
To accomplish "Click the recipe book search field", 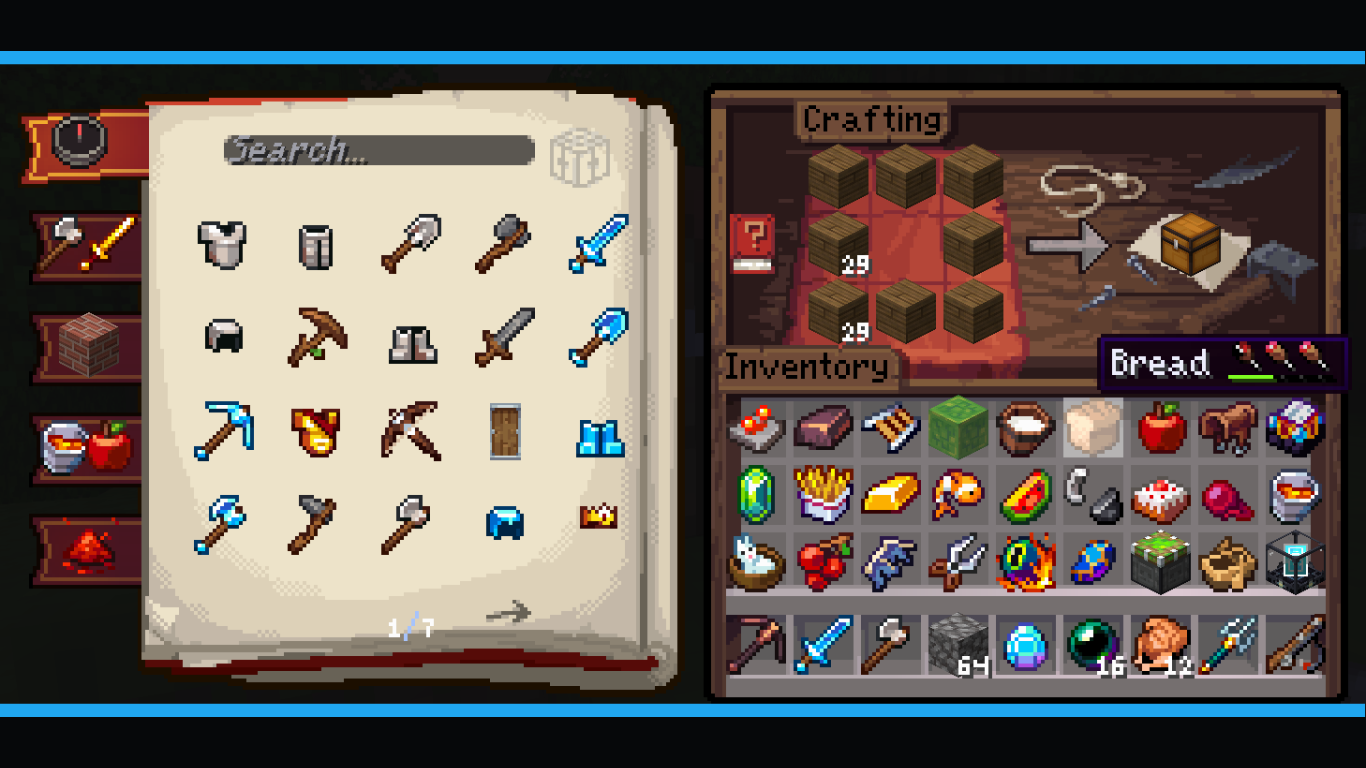I will click(x=378, y=151).
